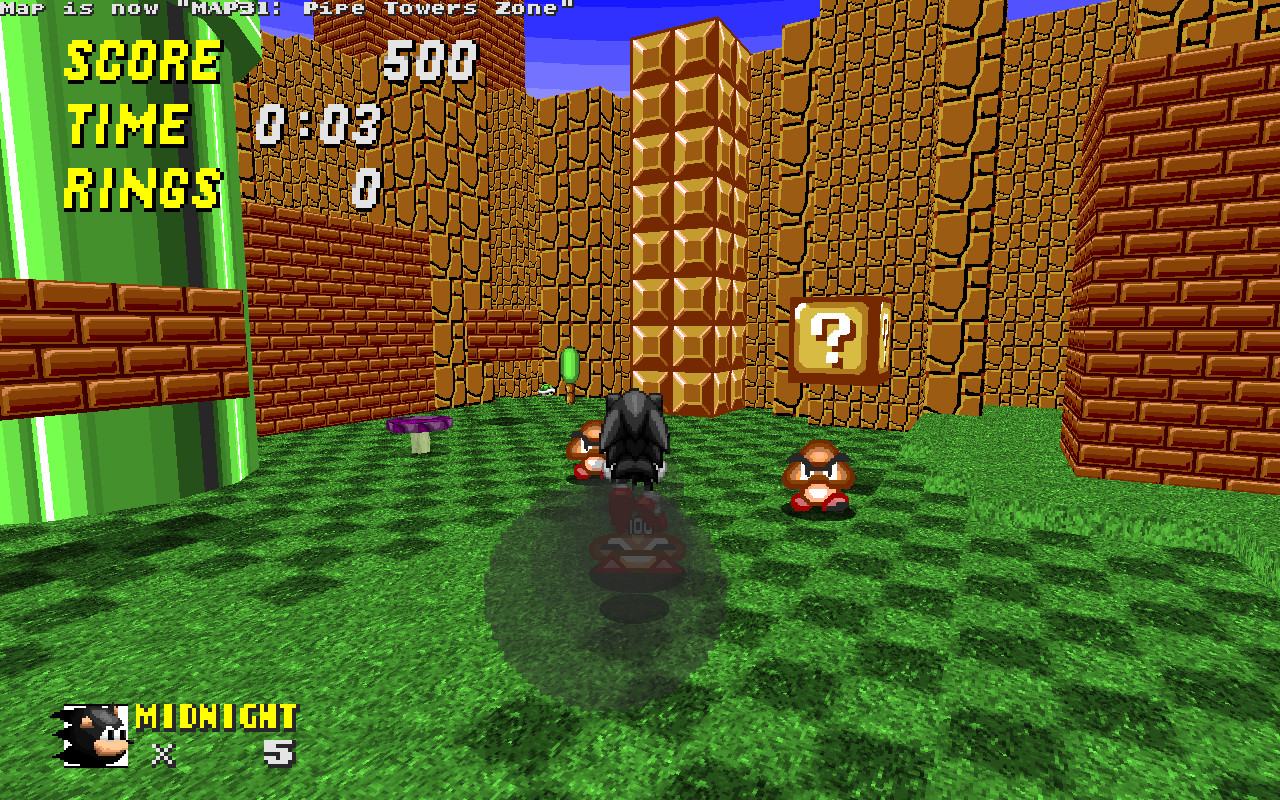Screen dimensions: 1280x800
Task: Click the score value 500
Action: [432, 60]
